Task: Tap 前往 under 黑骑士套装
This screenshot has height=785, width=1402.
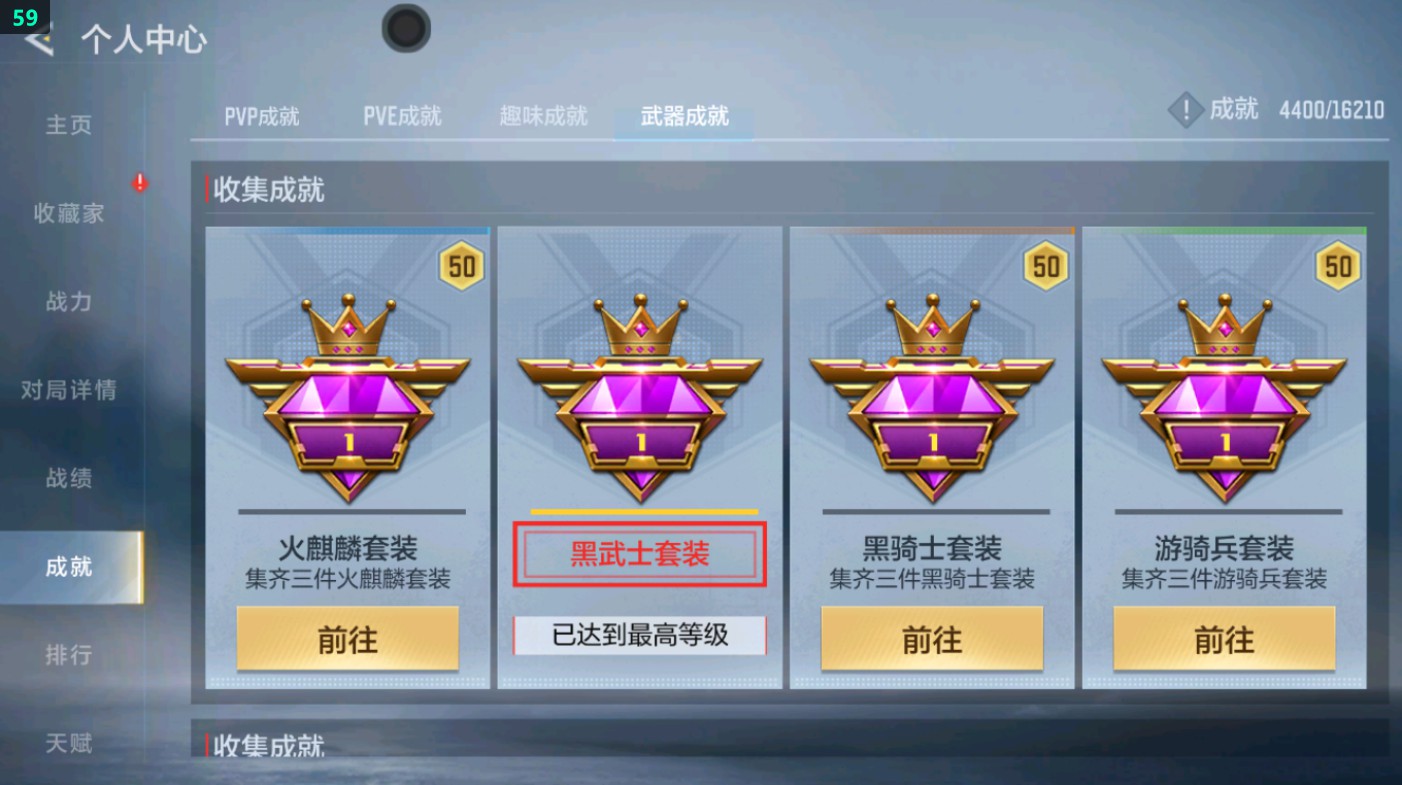Action: [x=933, y=638]
